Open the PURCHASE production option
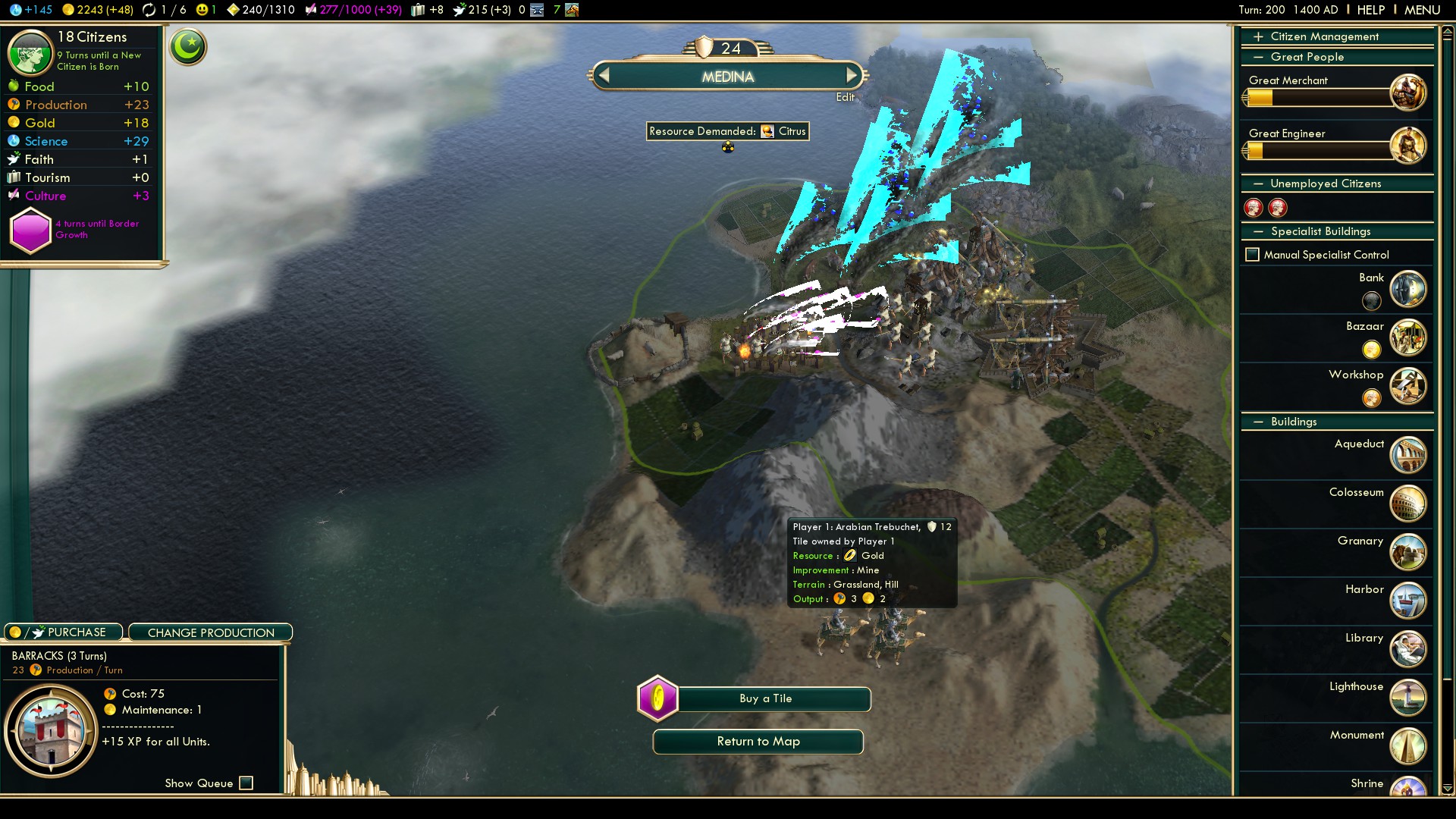The height and width of the screenshot is (819, 1456). click(x=64, y=632)
